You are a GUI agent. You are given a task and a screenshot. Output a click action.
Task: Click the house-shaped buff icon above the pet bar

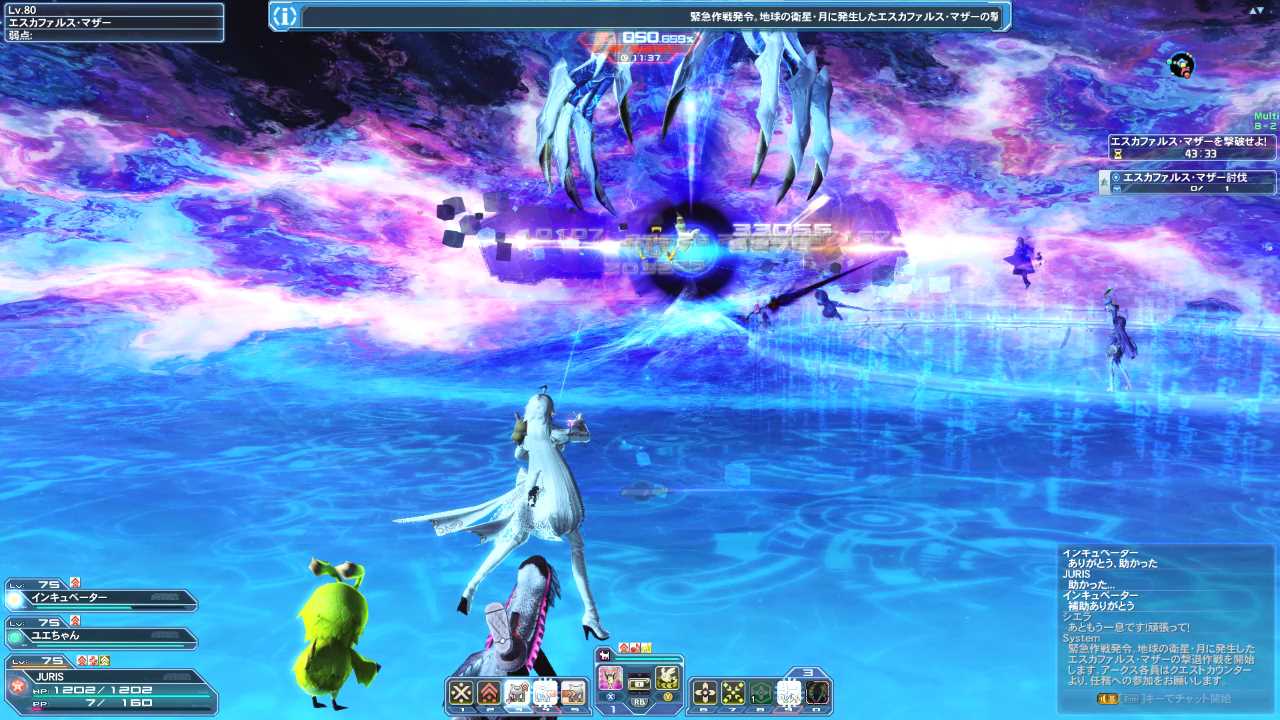pyautogui.click(x=623, y=647)
